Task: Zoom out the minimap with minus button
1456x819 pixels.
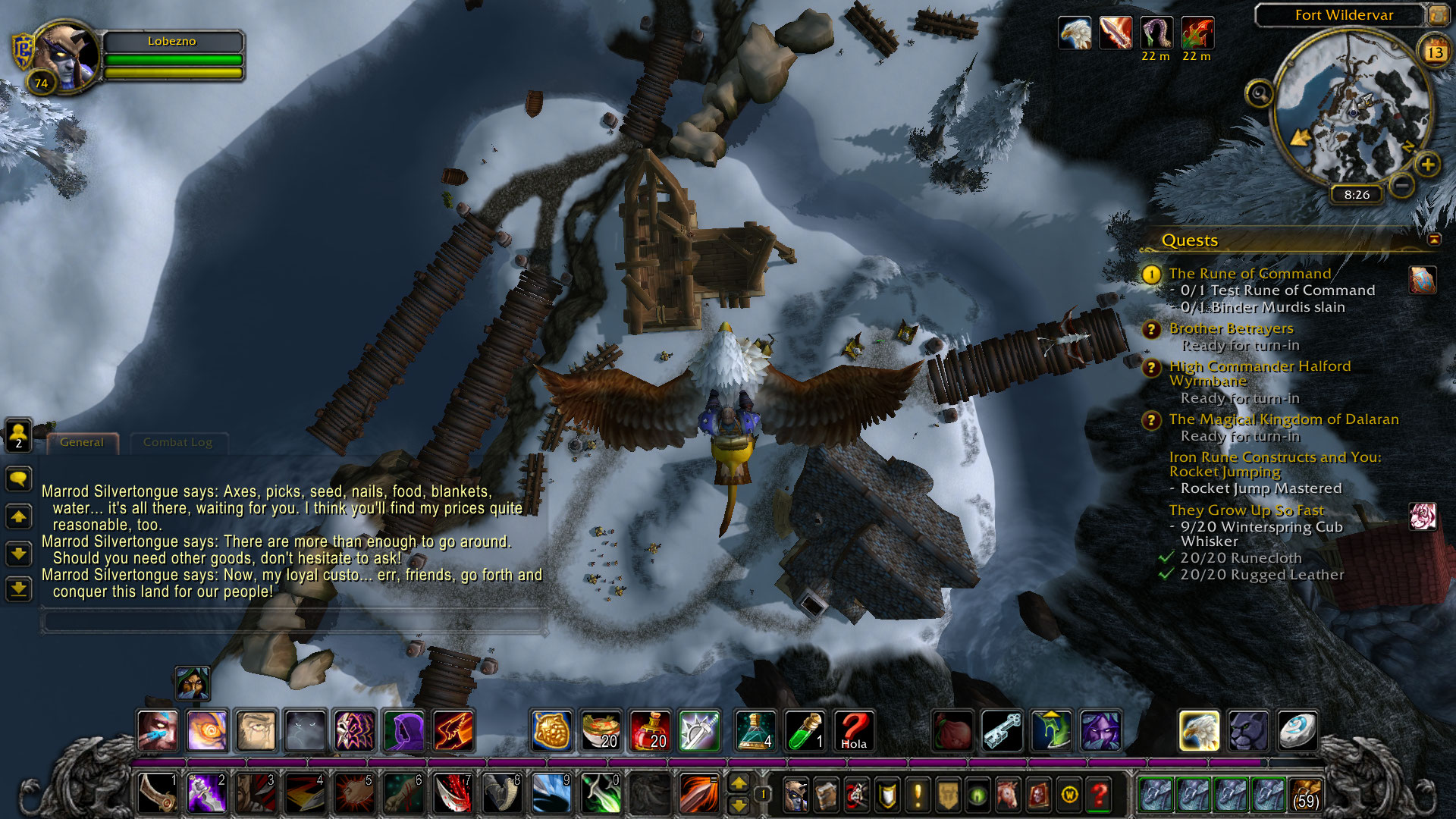Action: (x=1402, y=184)
